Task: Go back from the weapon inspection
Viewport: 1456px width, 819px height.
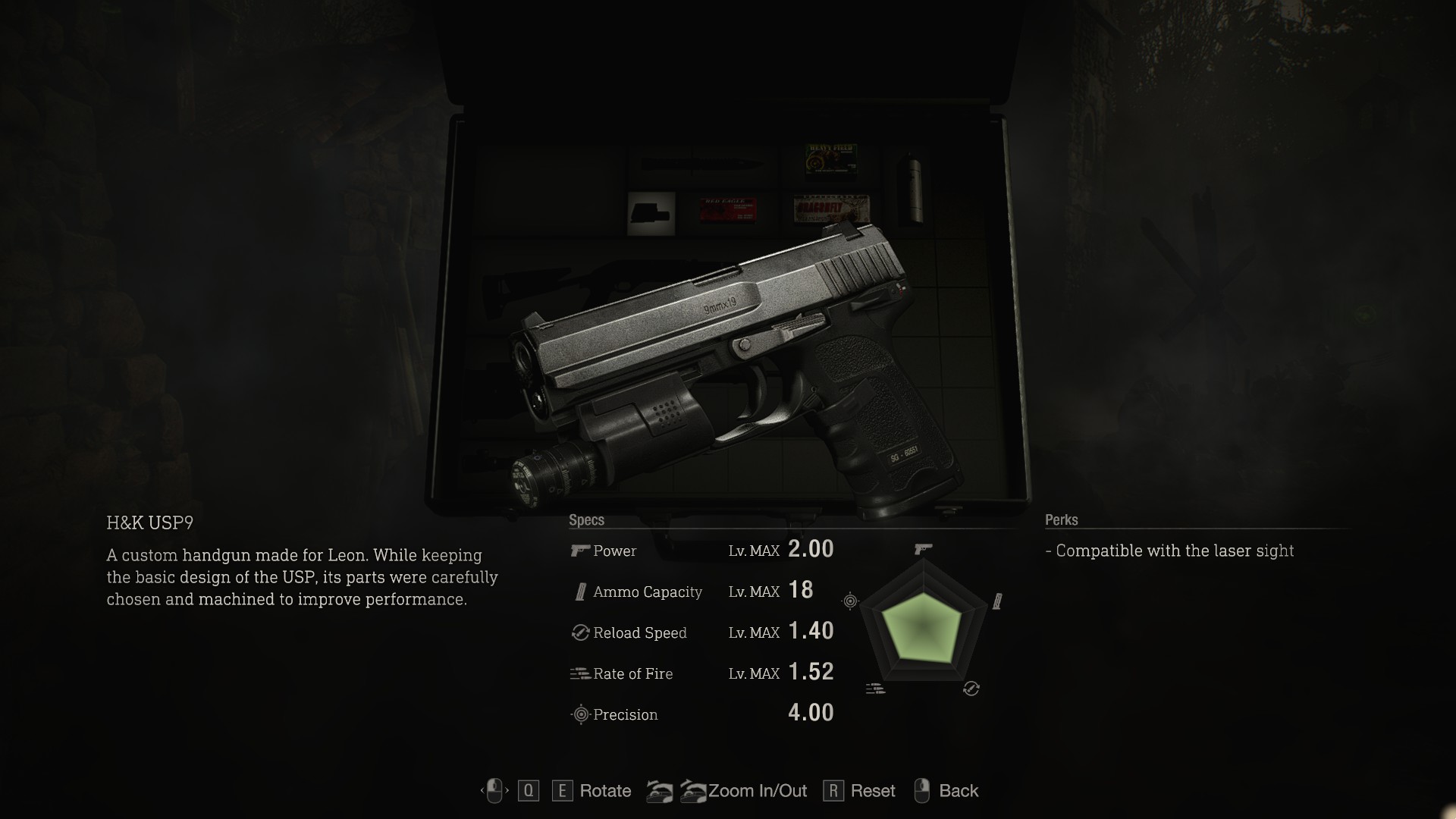Action: click(957, 791)
